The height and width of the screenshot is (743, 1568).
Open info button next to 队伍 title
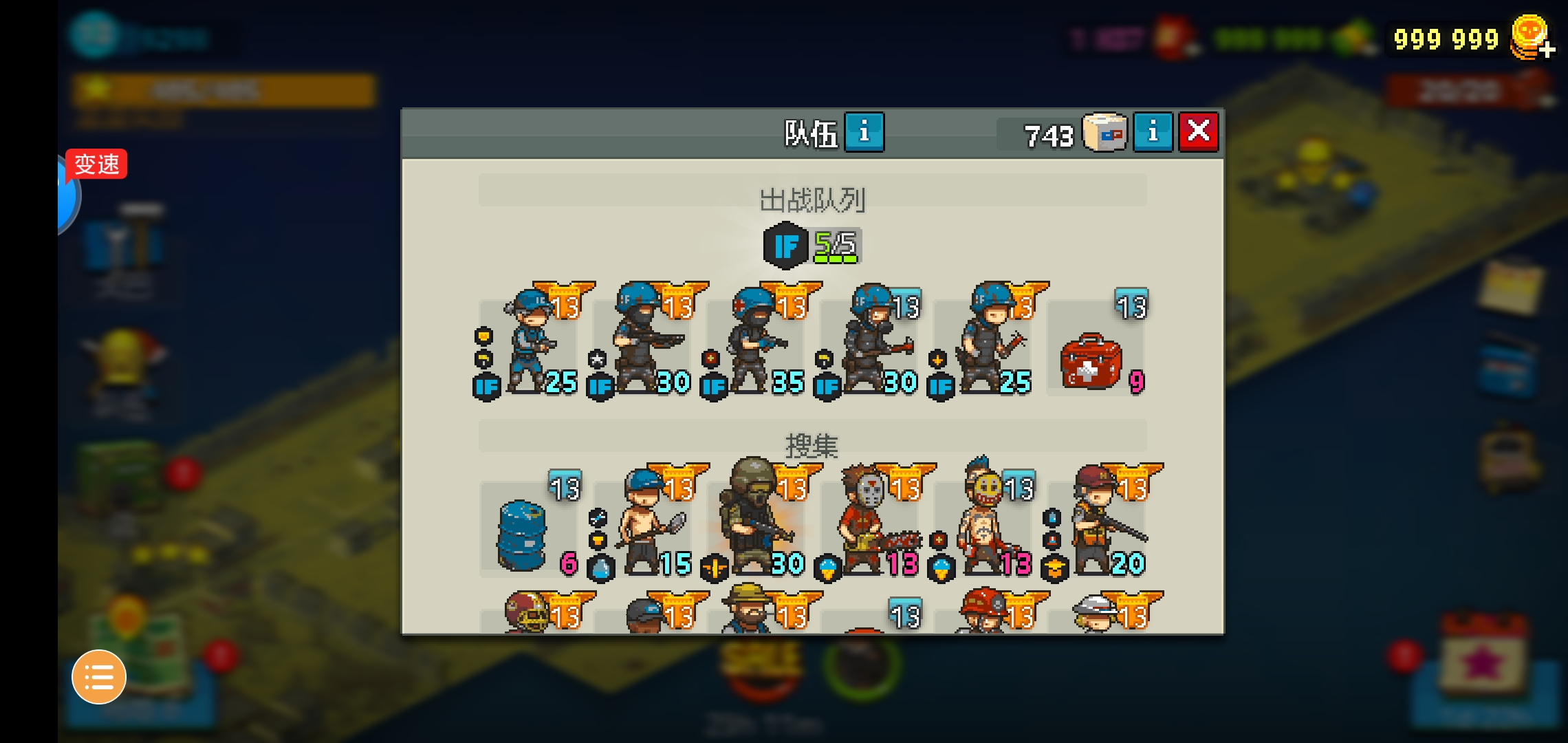(864, 131)
